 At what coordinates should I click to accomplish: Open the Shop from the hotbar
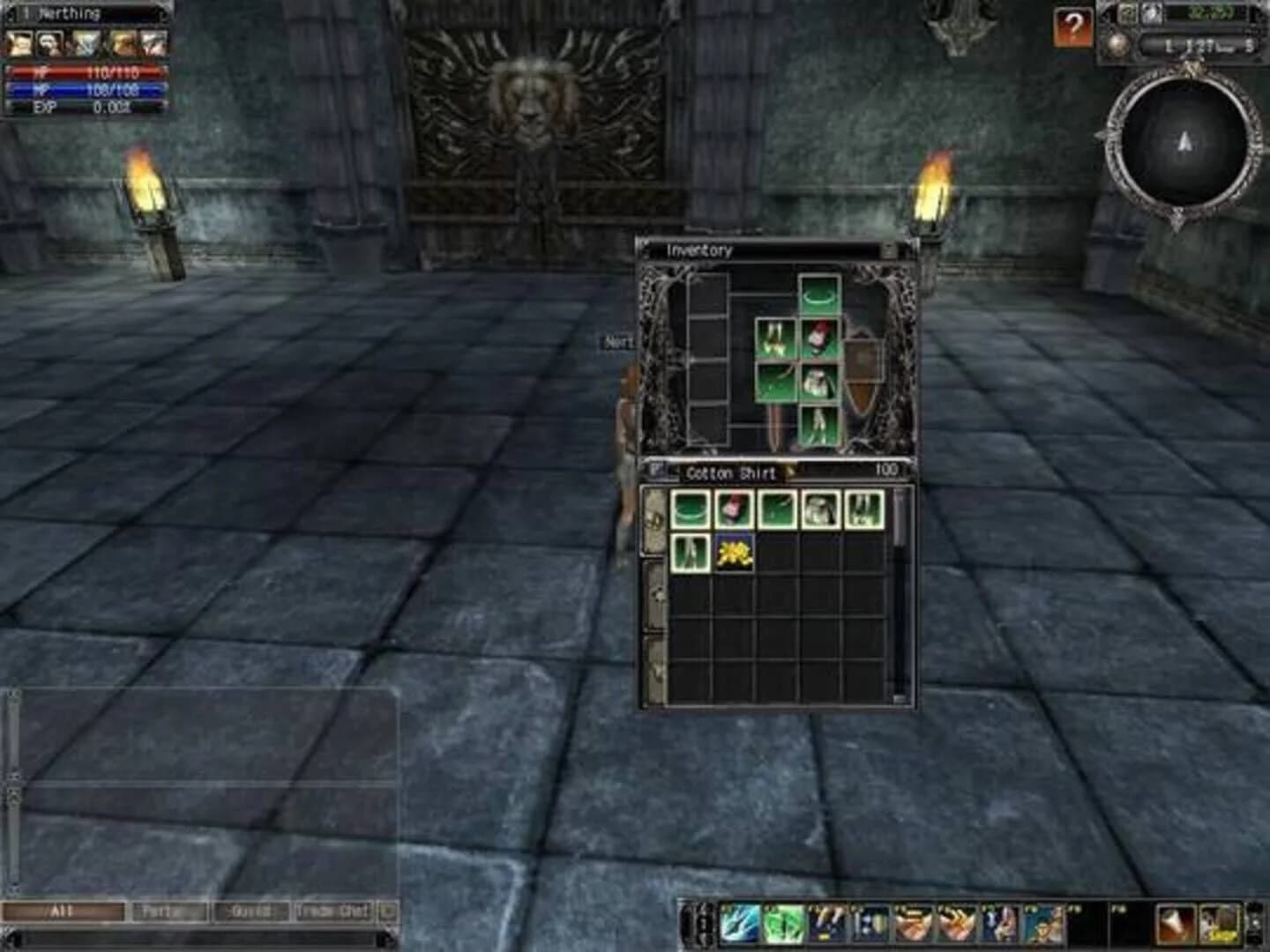[x=1219, y=922]
